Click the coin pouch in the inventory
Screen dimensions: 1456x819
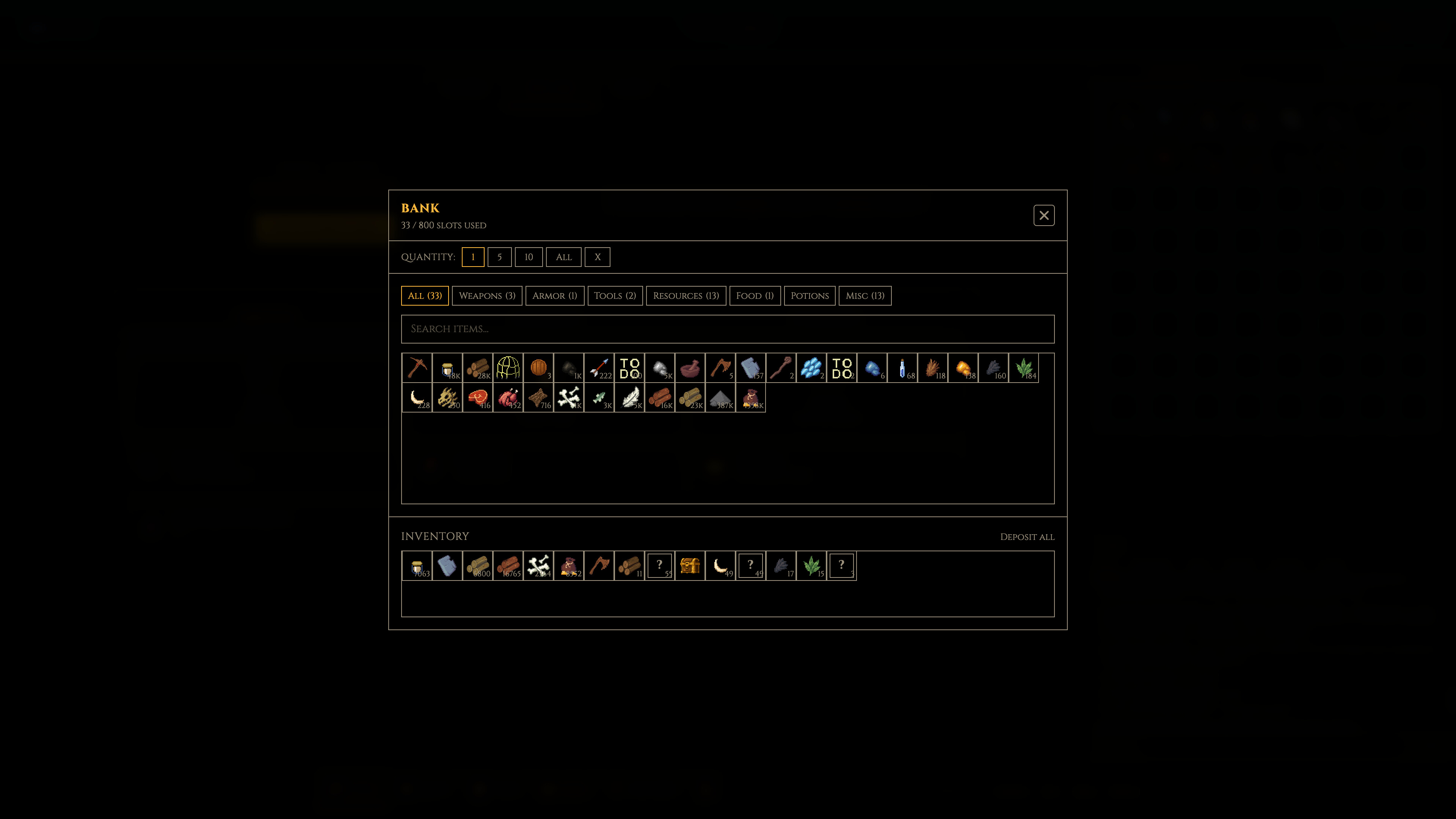tap(569, 566)
